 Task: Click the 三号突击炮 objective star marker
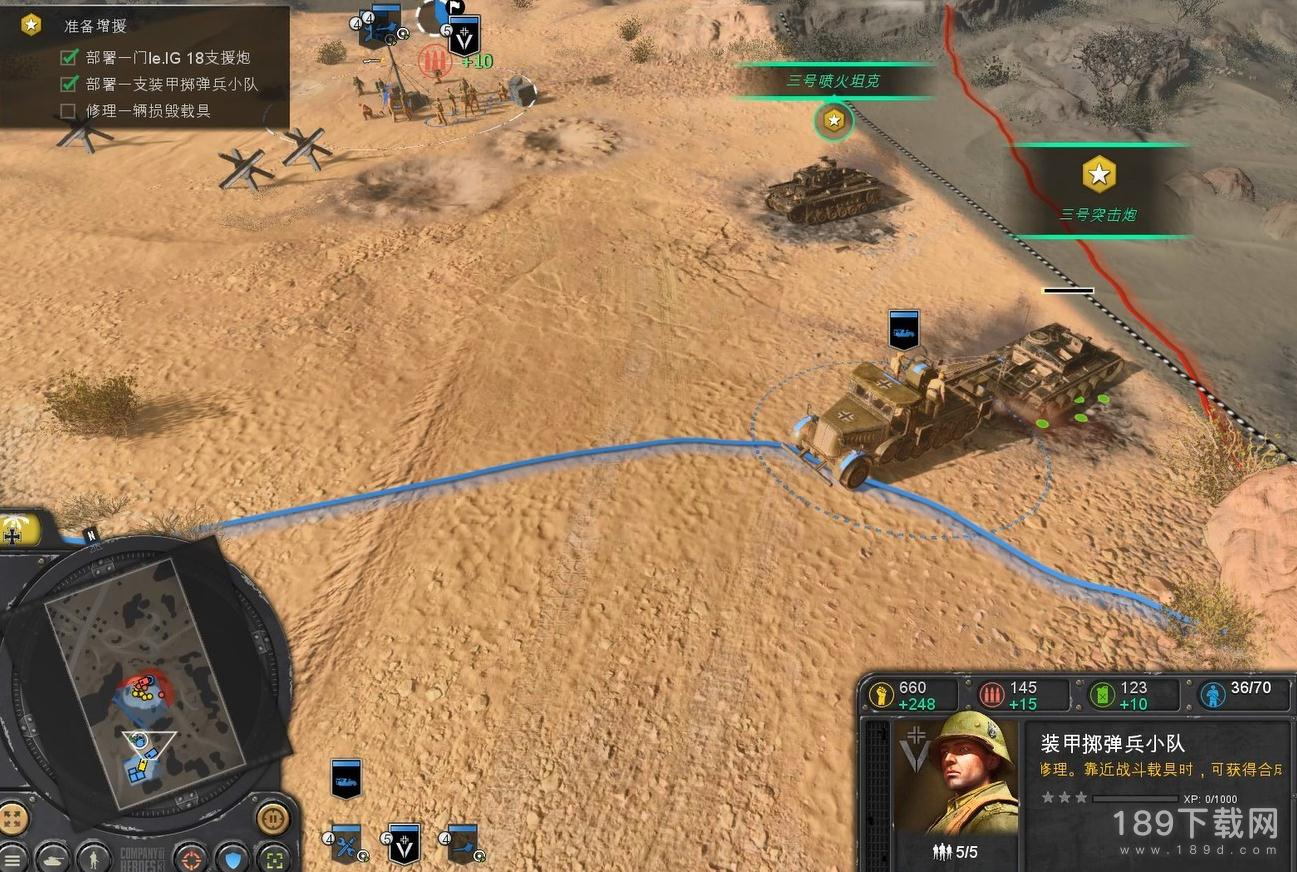[1099, 175]
